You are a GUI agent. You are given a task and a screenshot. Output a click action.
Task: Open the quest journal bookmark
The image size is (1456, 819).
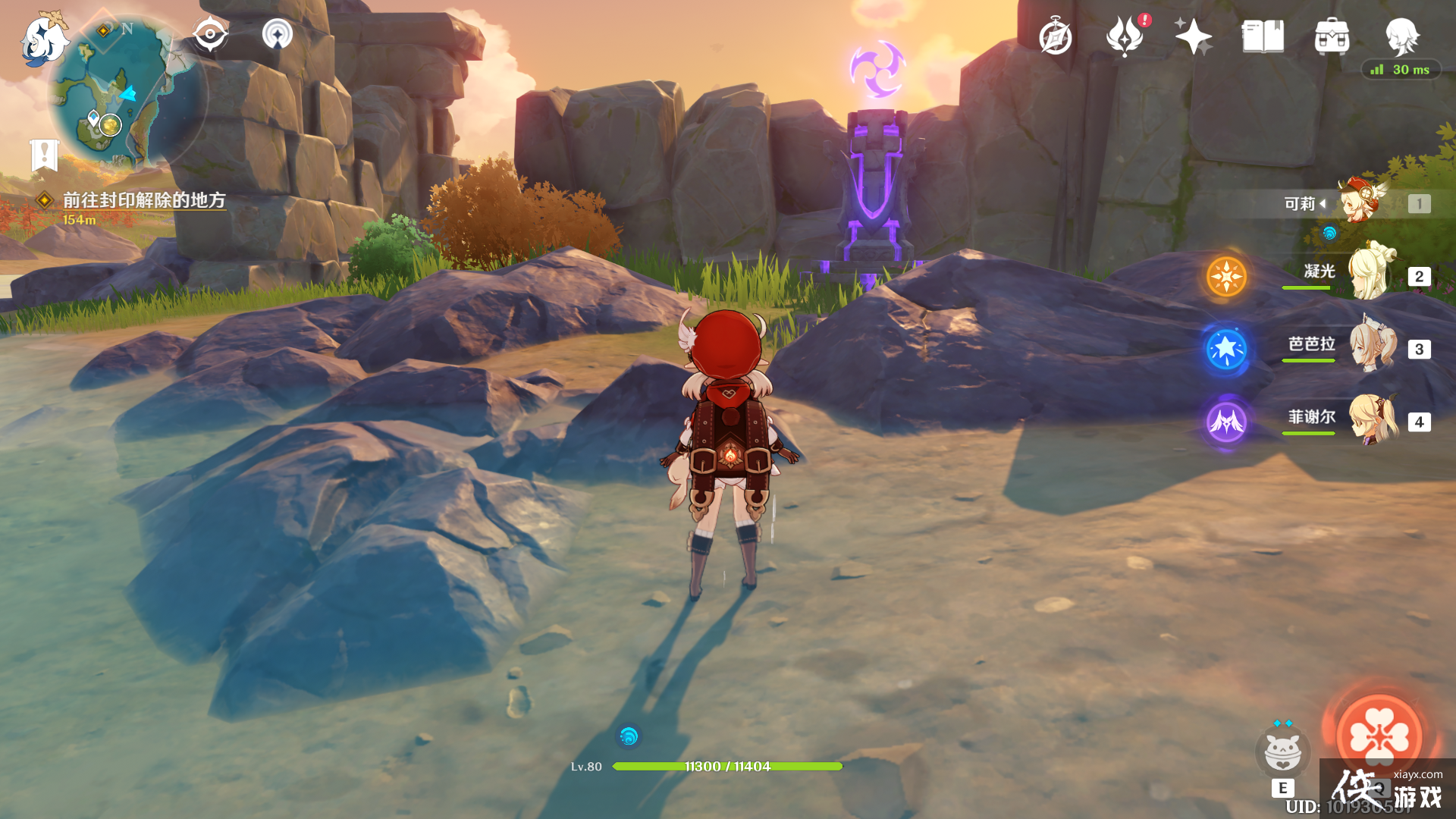(x=44, y=155)
